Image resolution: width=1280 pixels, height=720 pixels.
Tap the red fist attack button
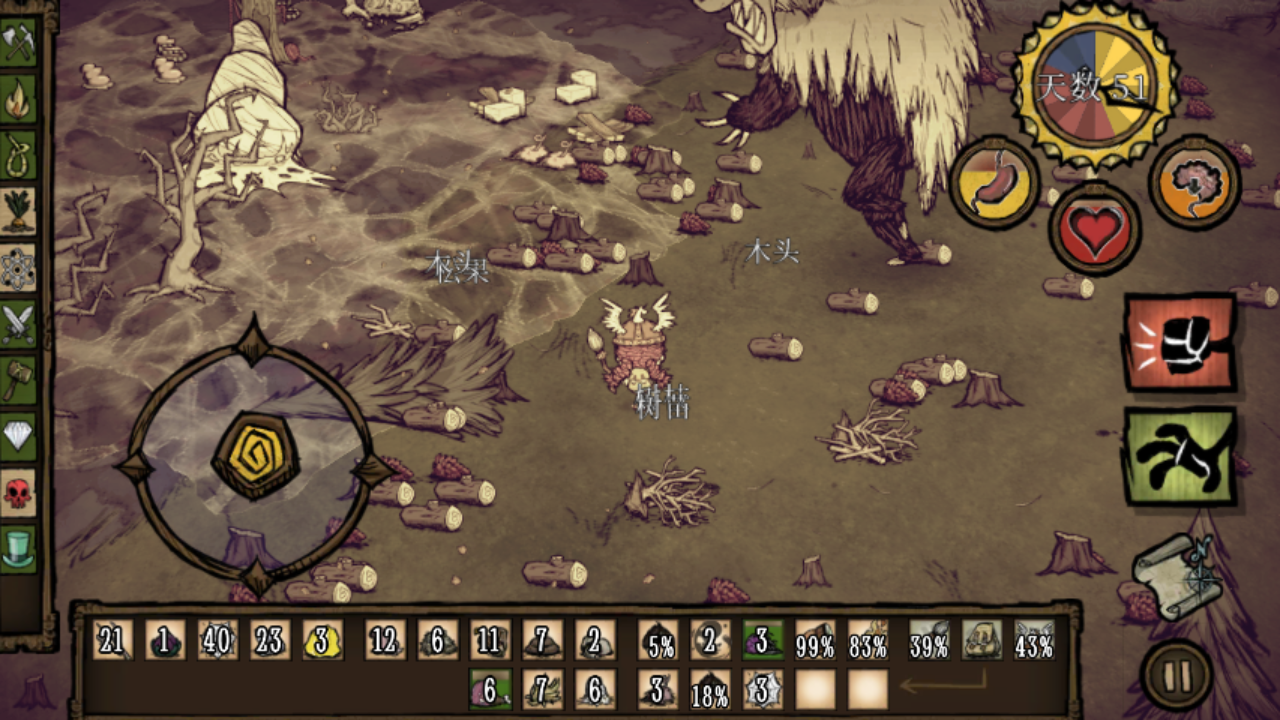pos(1180,343)
